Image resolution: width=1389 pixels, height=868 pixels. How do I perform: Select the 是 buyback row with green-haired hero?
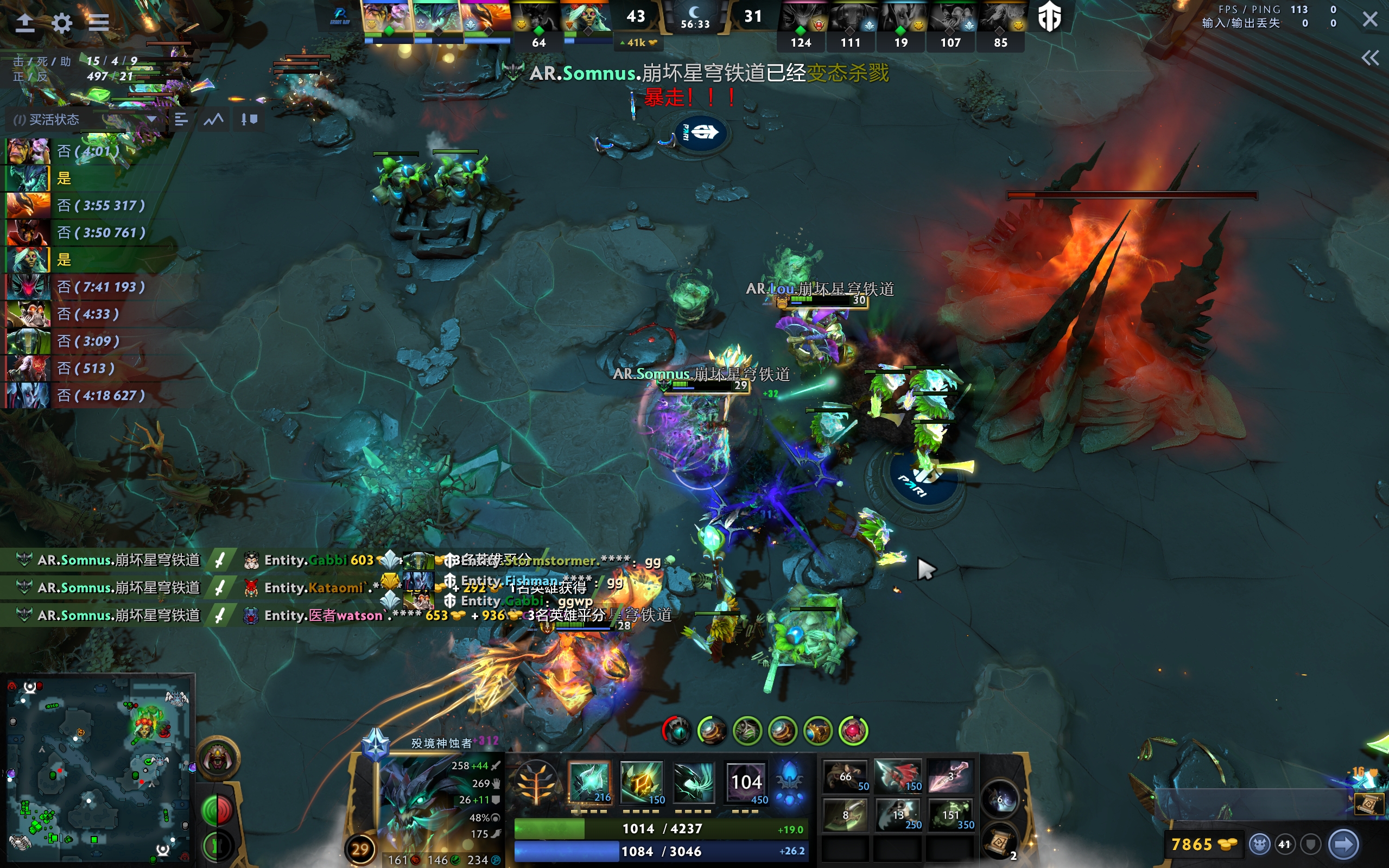[x=86, y=259]
